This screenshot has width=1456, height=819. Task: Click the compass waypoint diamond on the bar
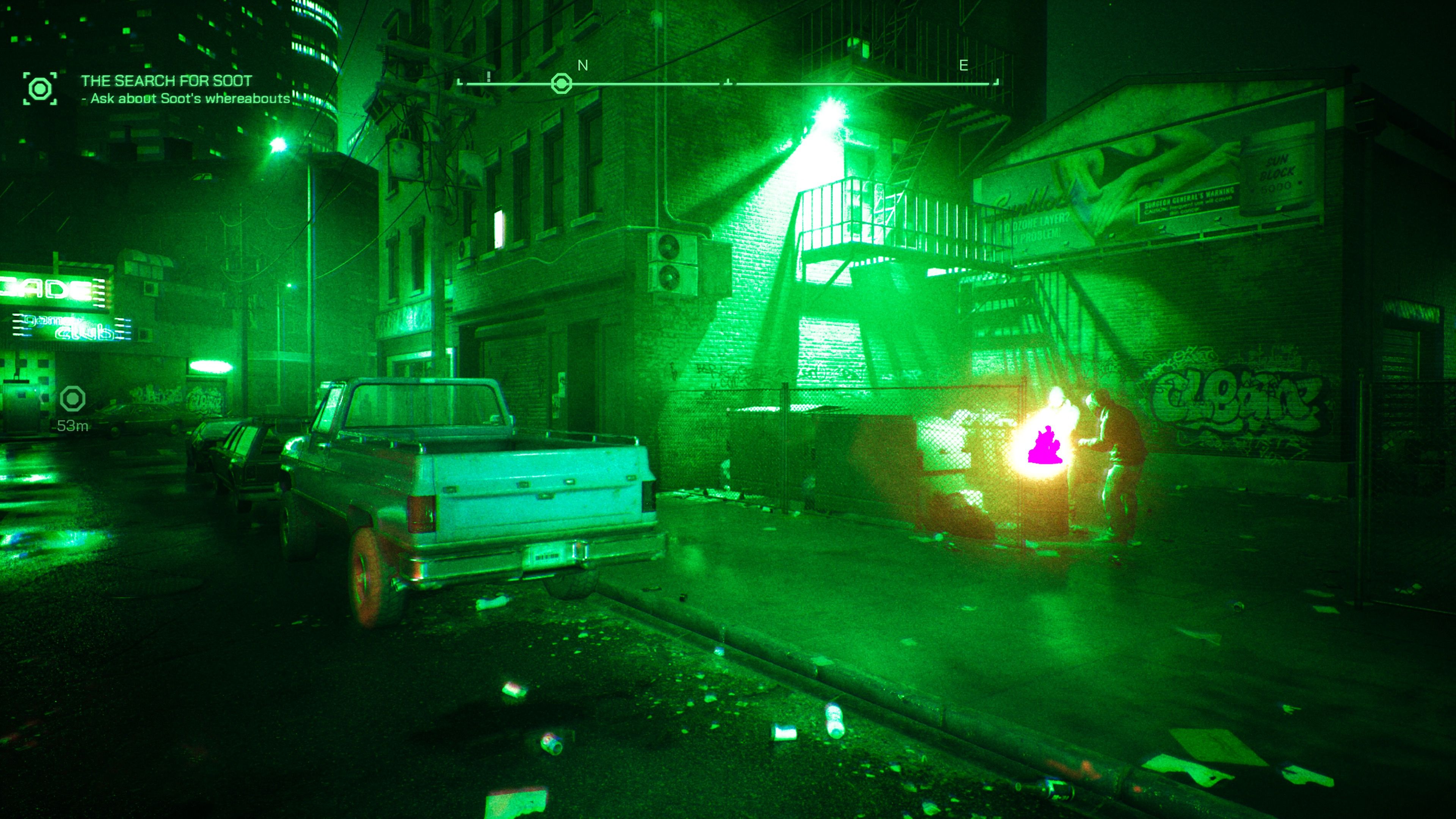(x=560, y=83)
